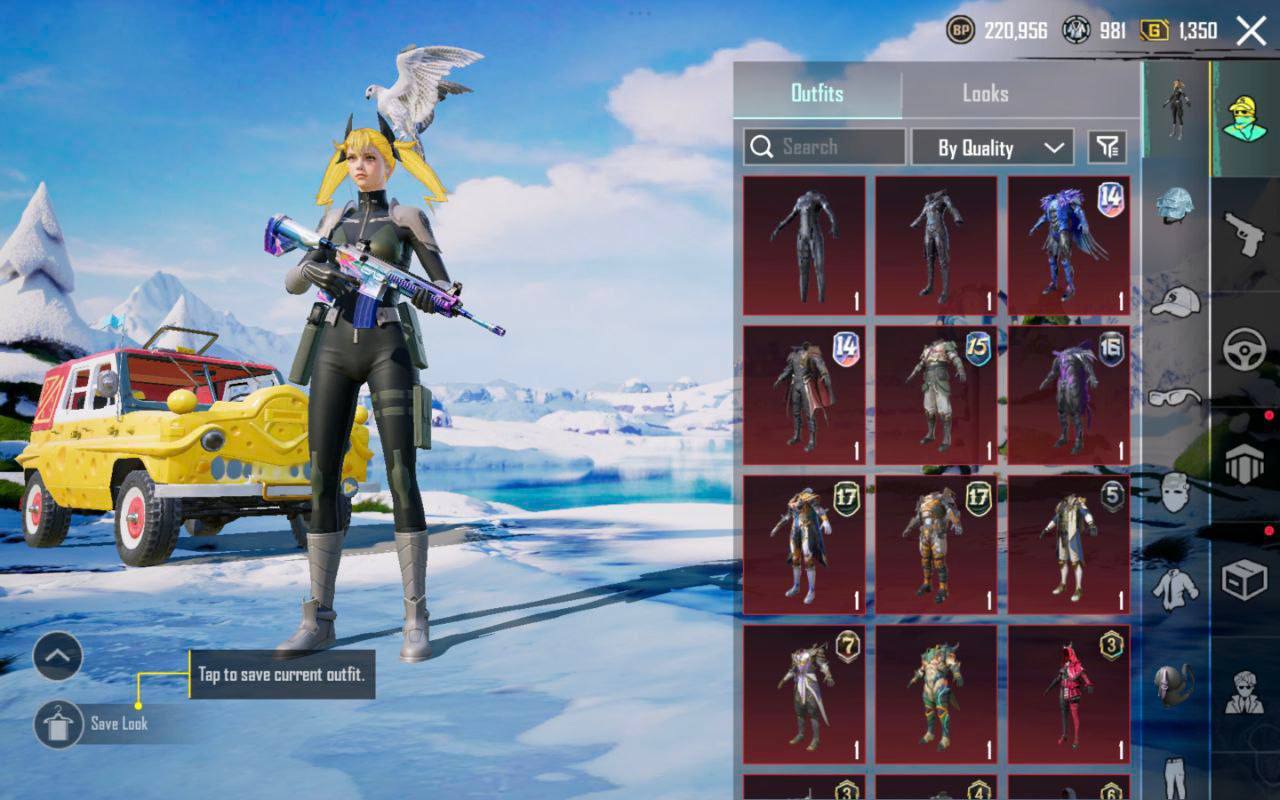Viewport: 1280px width, 800px height.
Task: Click the outfit Search field
Action: 825,147
